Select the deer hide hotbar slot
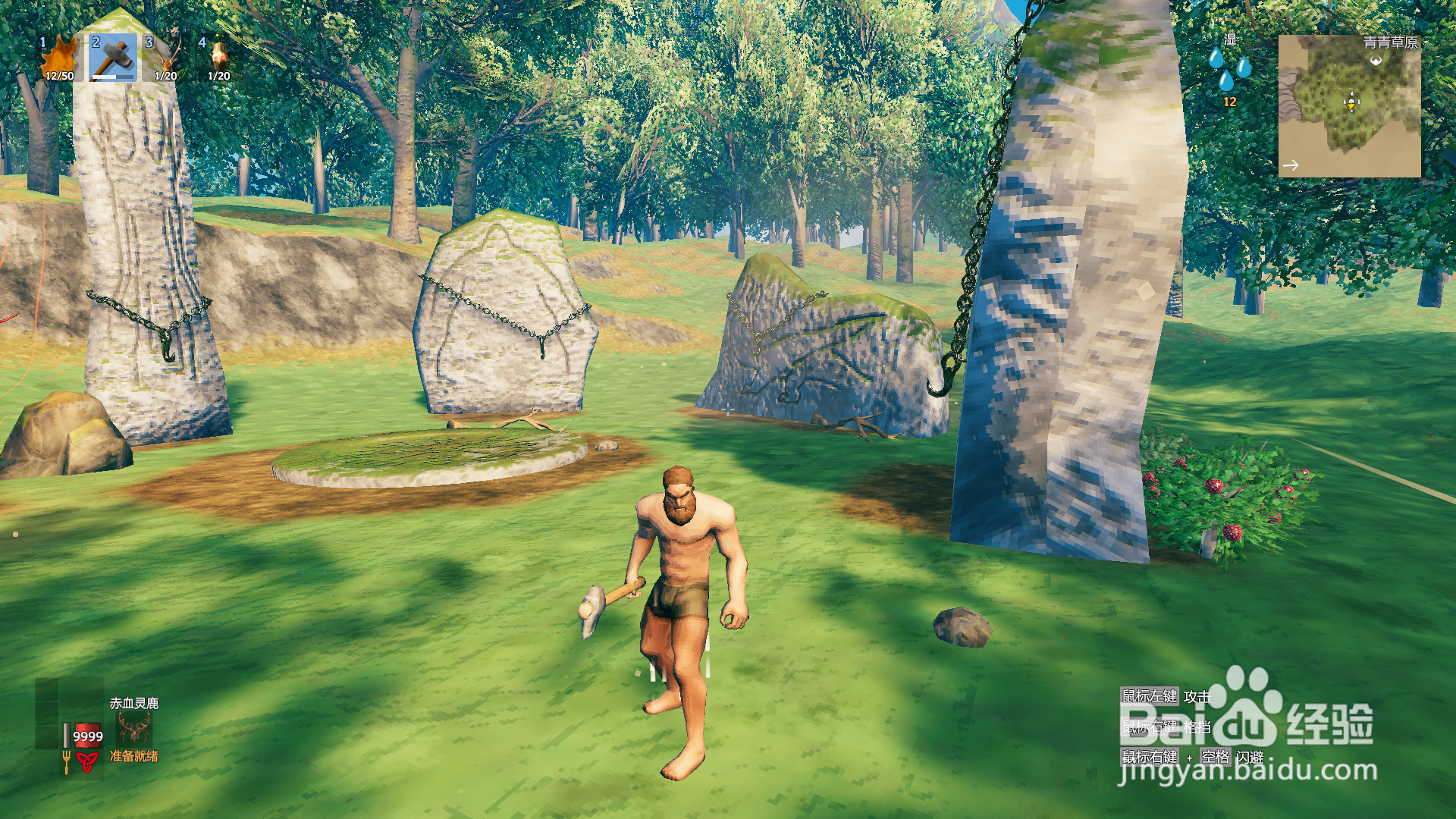 pos(60,58)
